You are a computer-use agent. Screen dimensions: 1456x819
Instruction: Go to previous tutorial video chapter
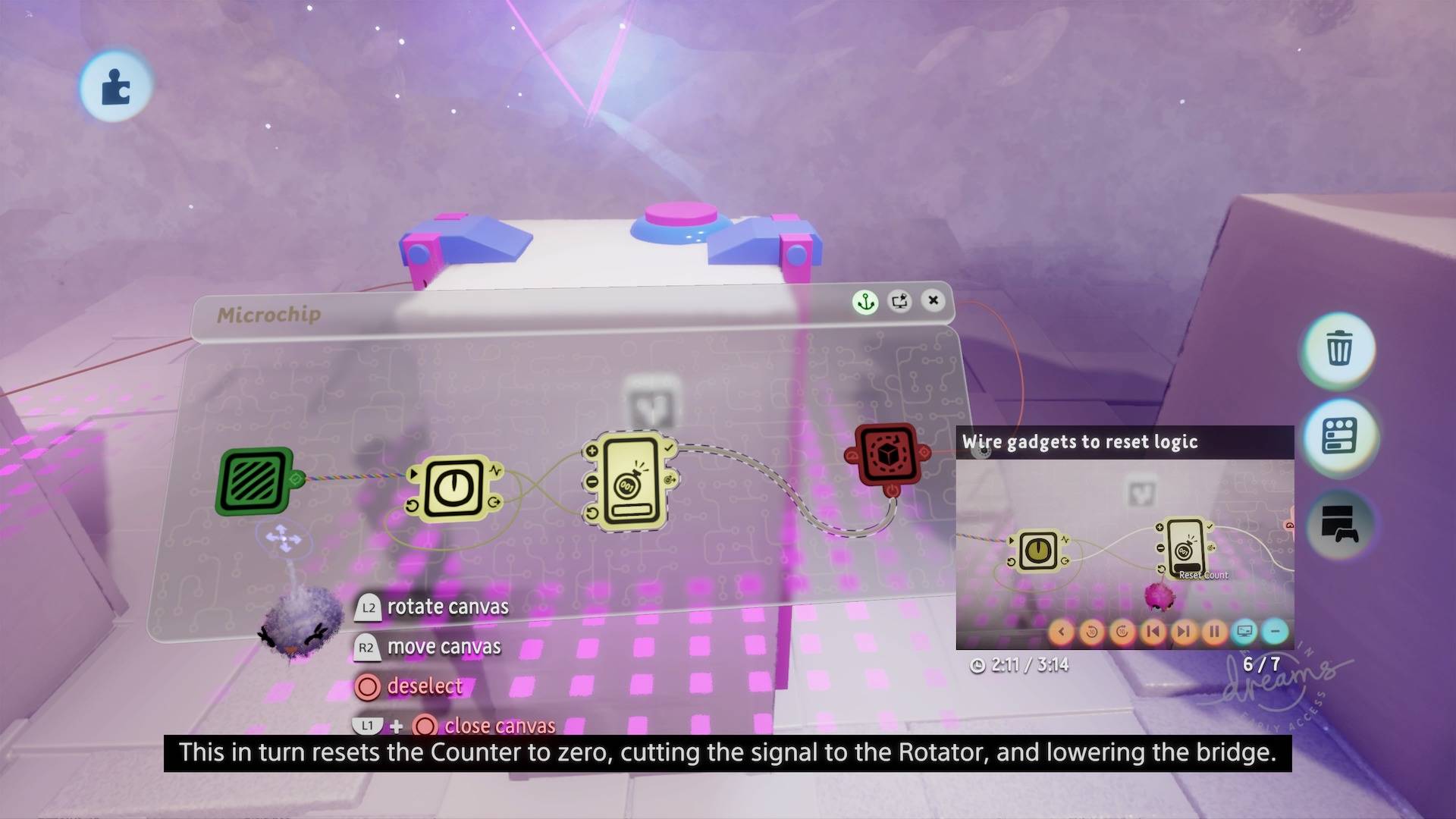[1153, 631]
